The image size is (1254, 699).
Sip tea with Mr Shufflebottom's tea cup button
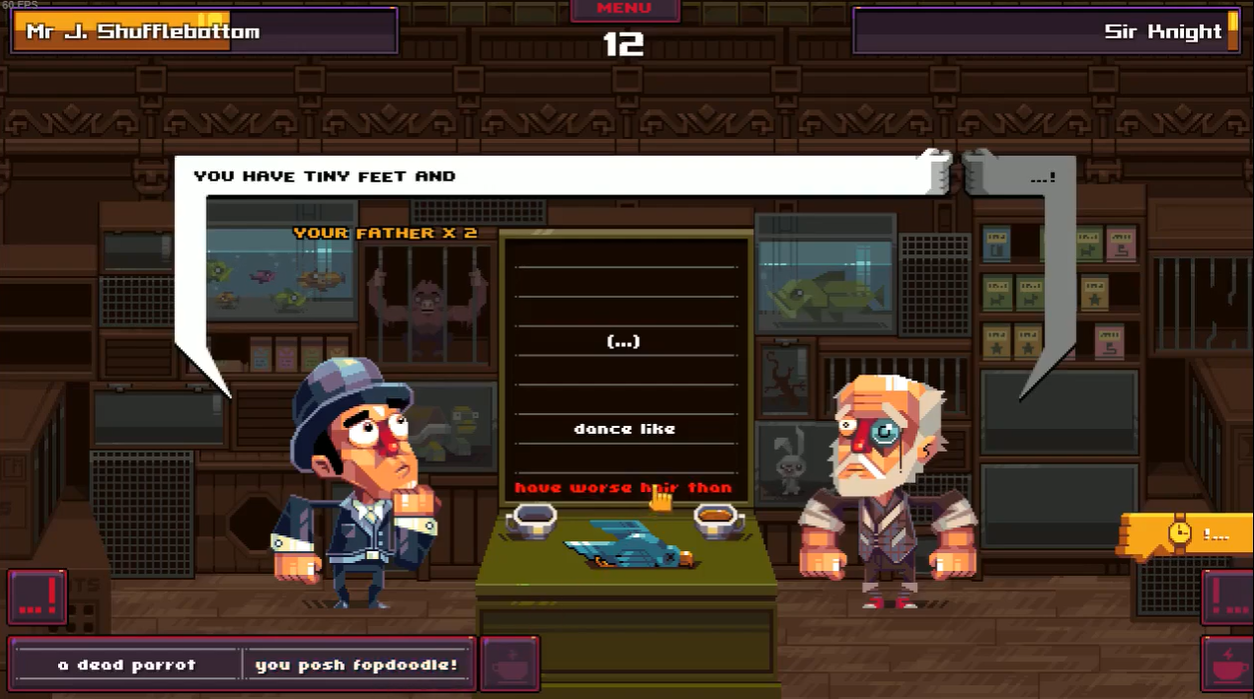[x=510, y=664]
